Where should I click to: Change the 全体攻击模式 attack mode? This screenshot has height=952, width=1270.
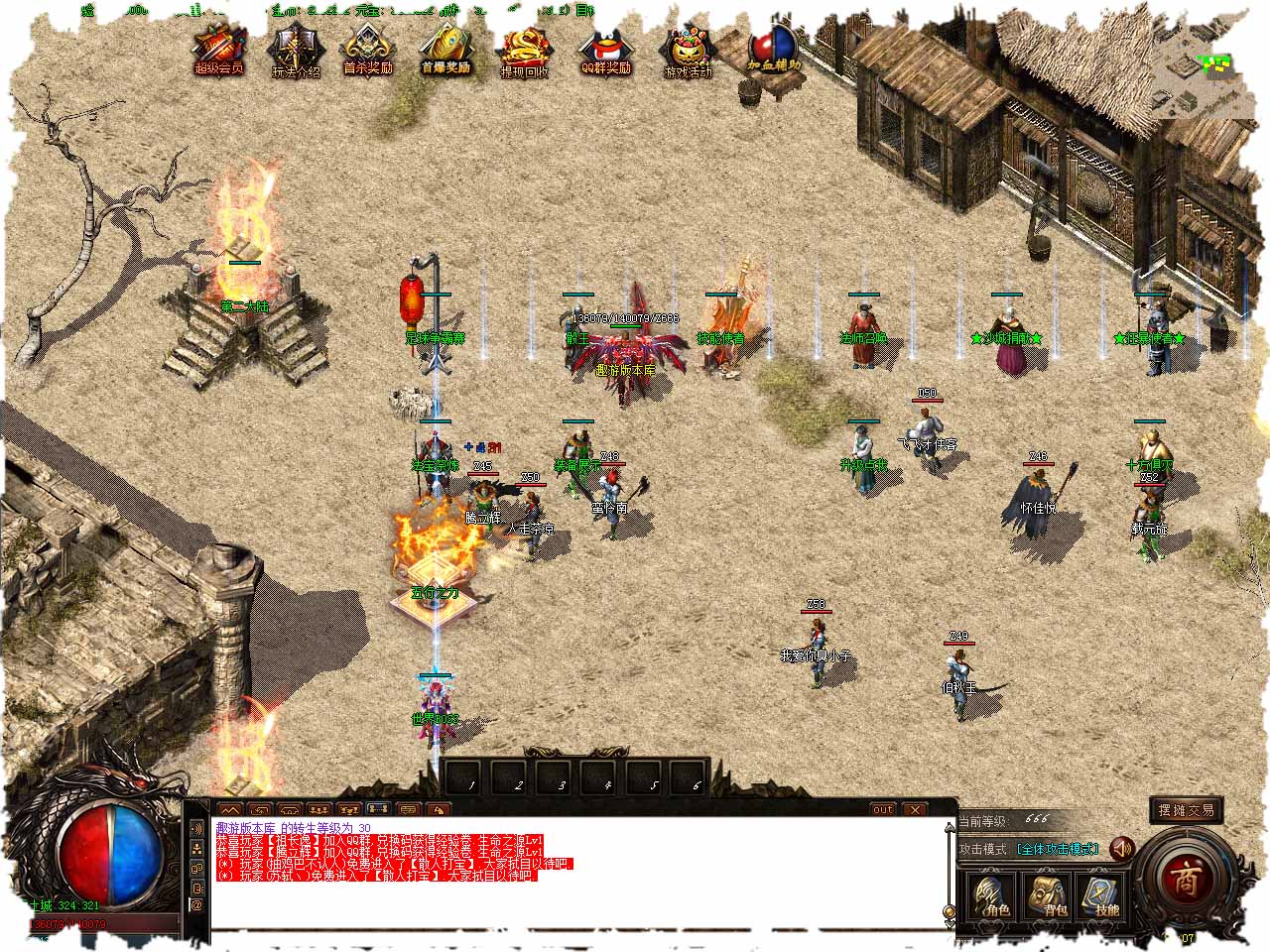tap(1058, 850)
